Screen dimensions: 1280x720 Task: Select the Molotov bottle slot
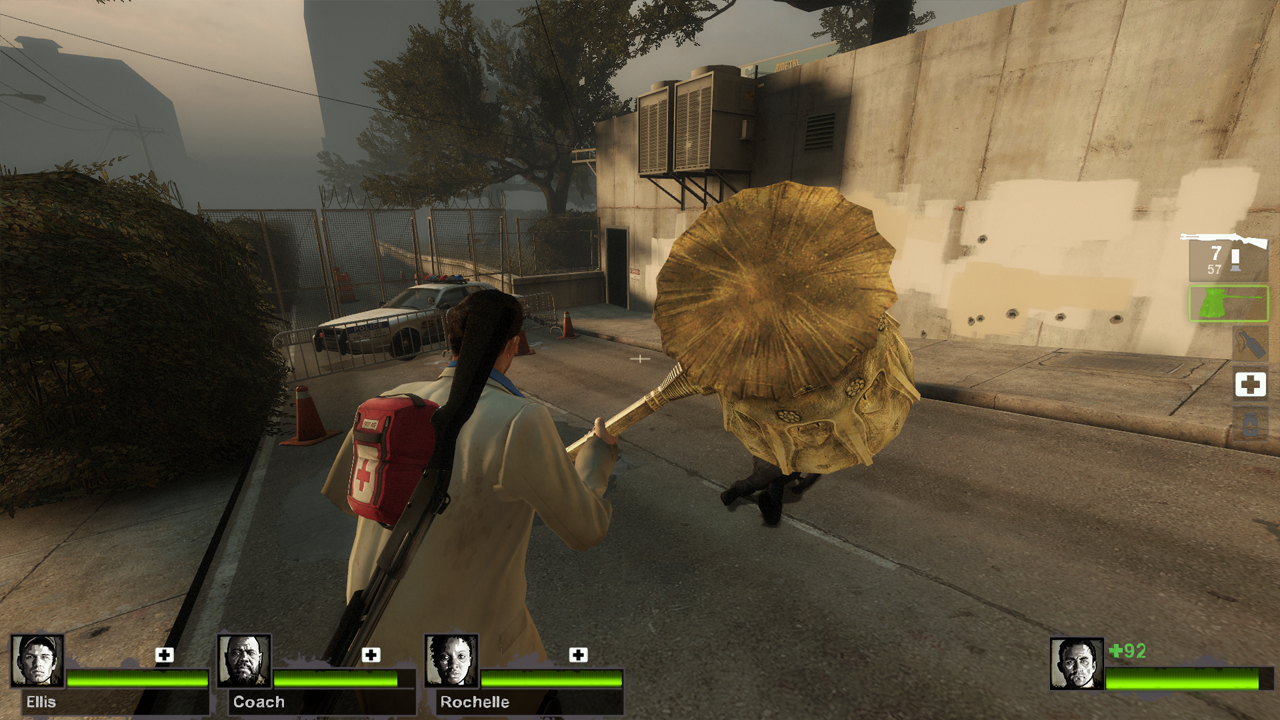[x=1250, y=343]
